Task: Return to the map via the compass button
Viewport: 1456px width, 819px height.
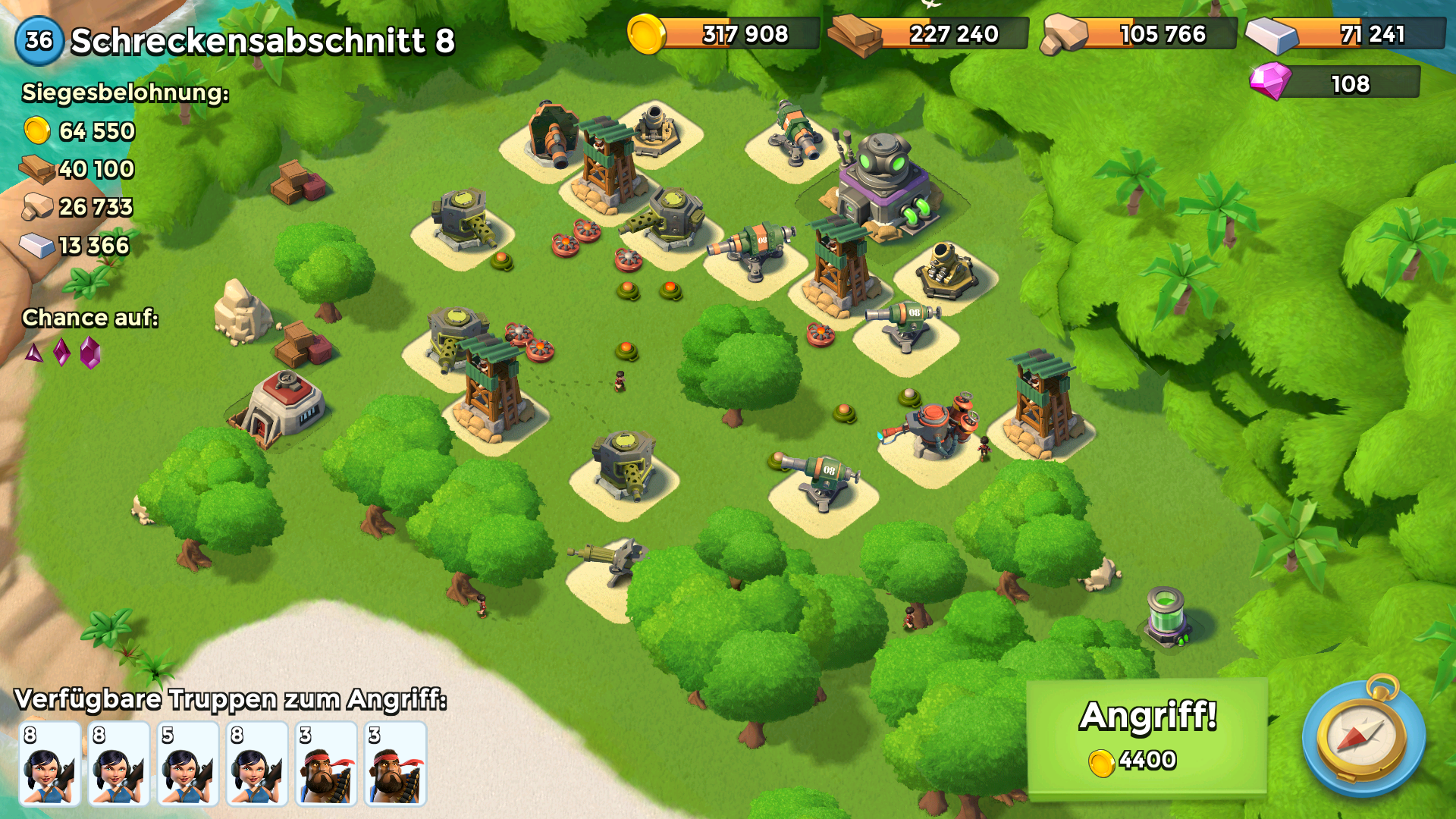Action: click(1363, 736)
